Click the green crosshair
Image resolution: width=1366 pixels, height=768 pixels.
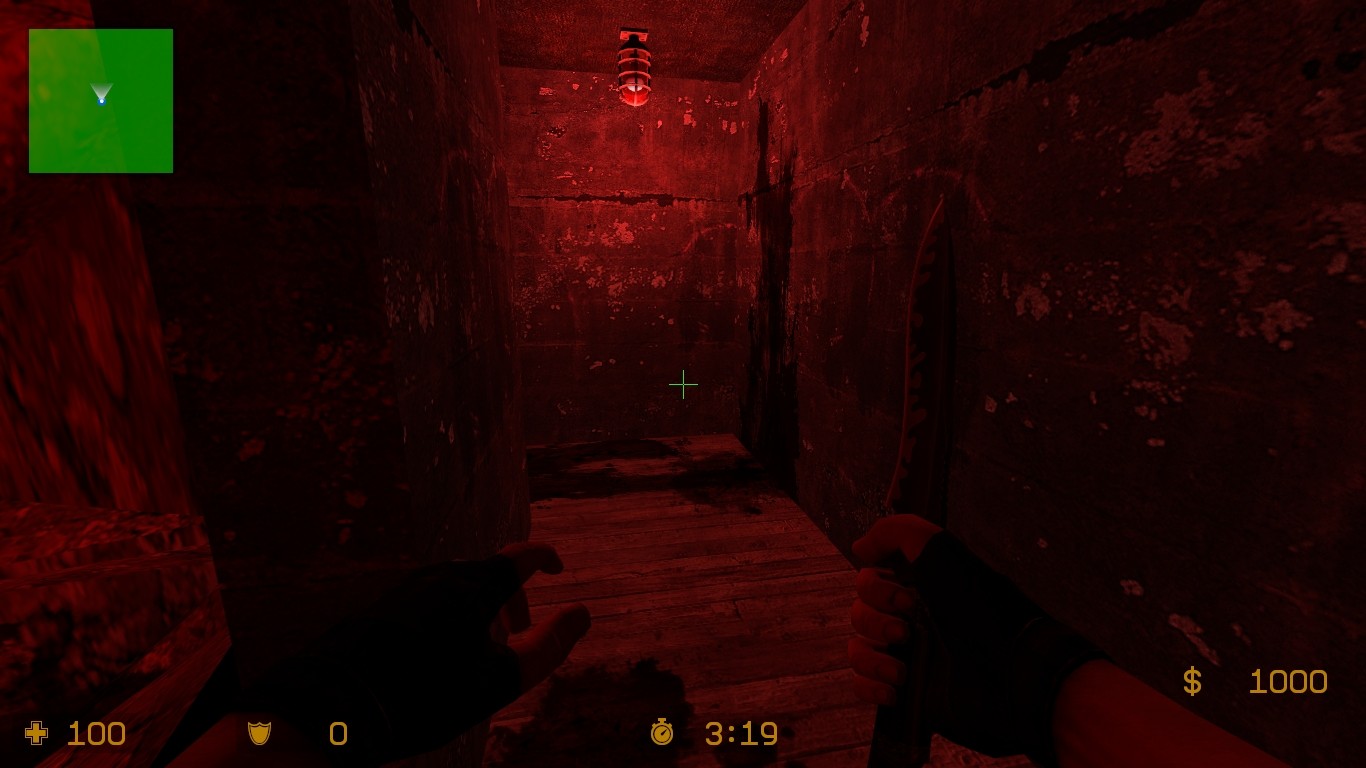click(x=684, y=384)
